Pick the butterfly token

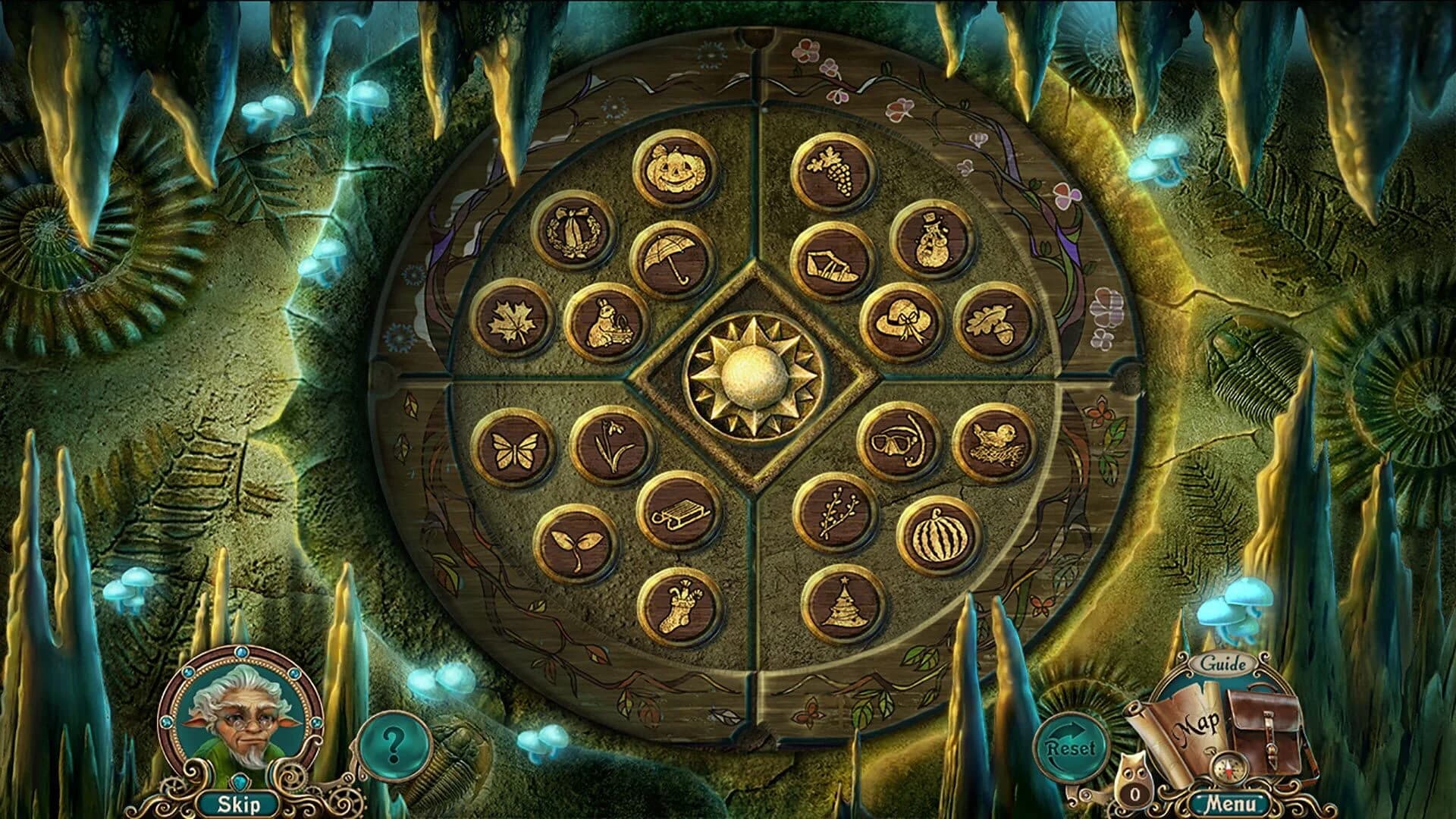tap(516, 449)
